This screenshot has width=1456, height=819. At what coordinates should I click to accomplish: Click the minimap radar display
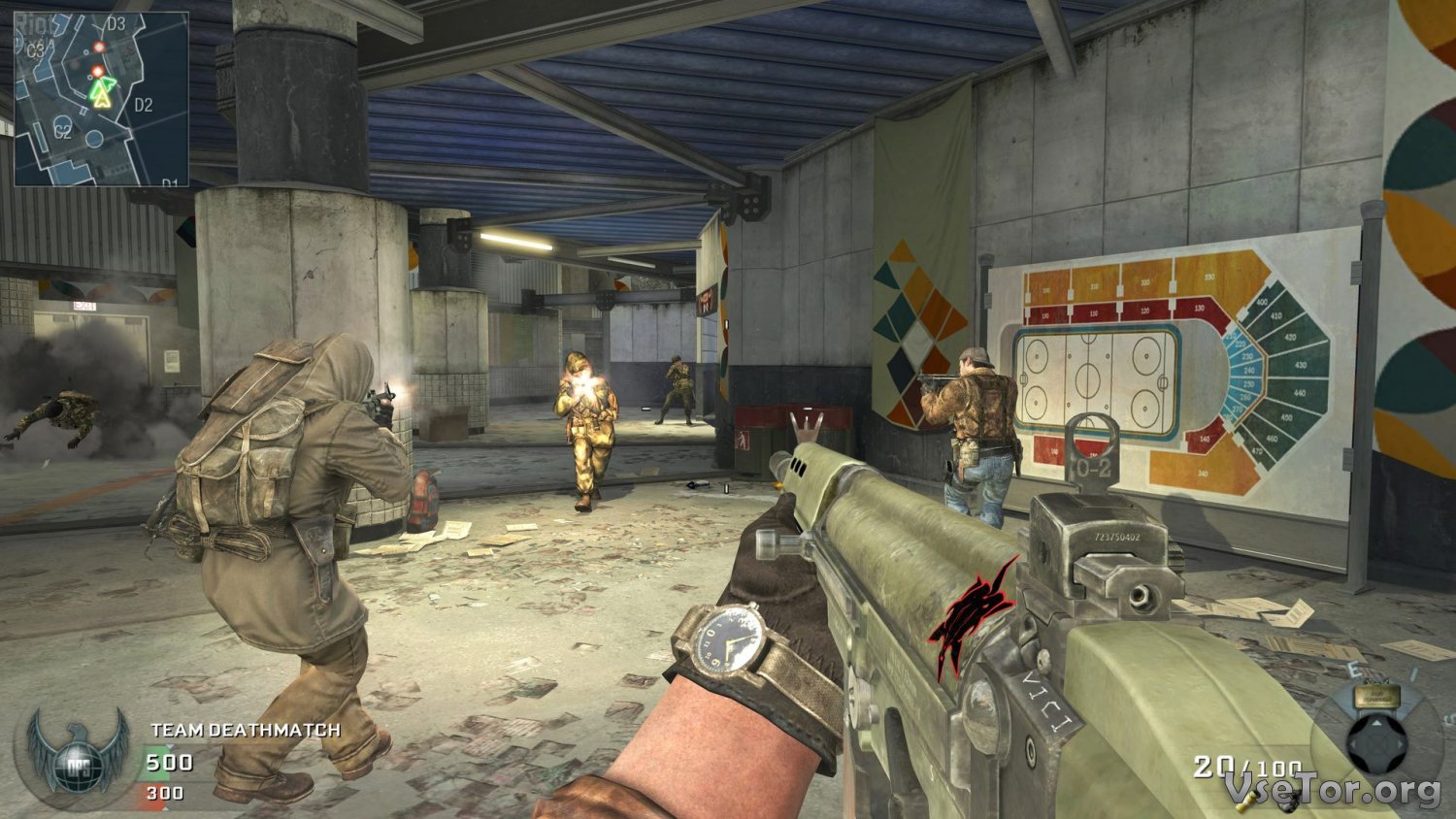(x=101, y=98)
